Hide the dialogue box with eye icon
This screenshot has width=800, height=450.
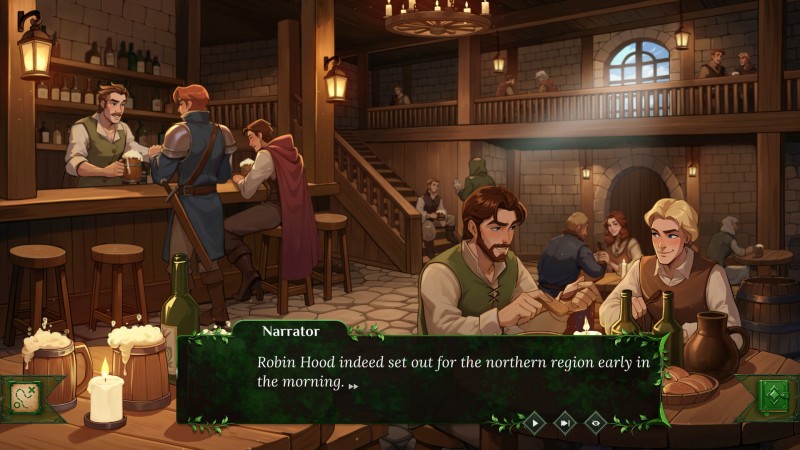(595, 423)
